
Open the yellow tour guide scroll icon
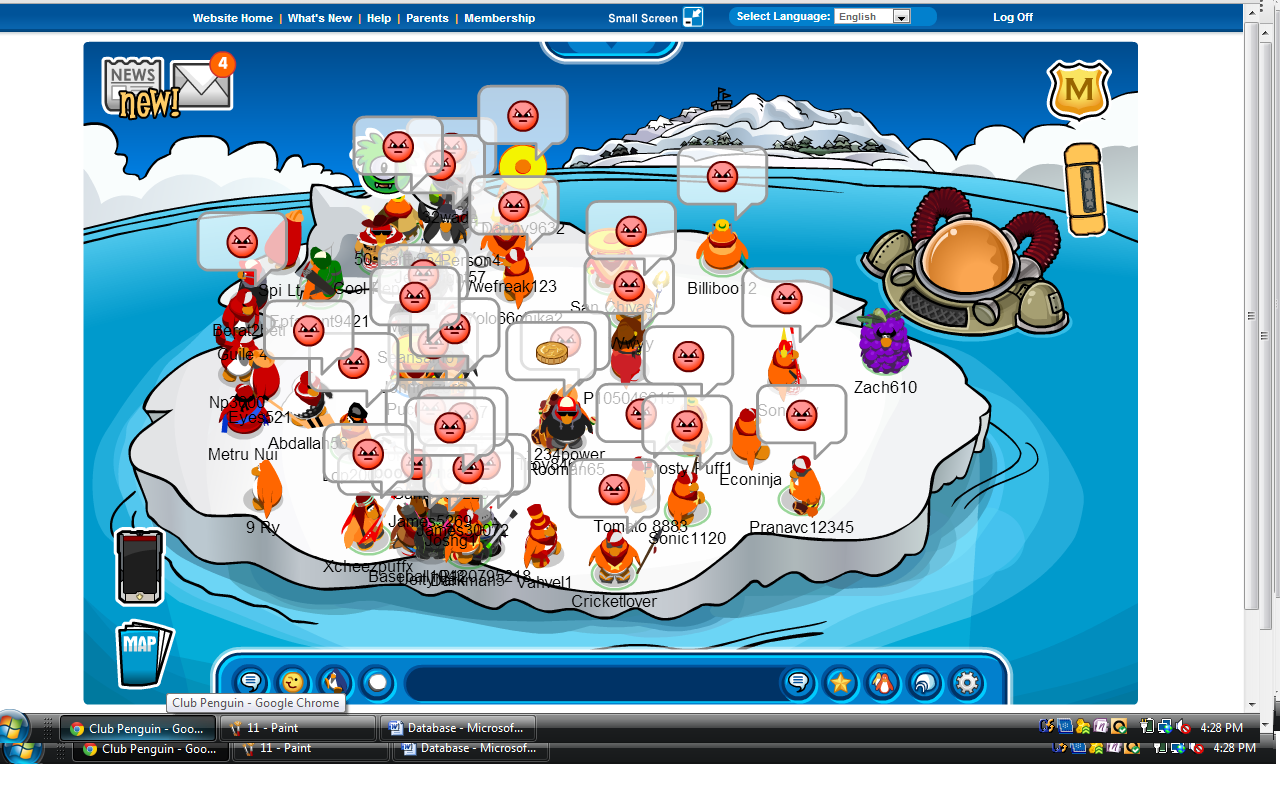(1084, 189)
